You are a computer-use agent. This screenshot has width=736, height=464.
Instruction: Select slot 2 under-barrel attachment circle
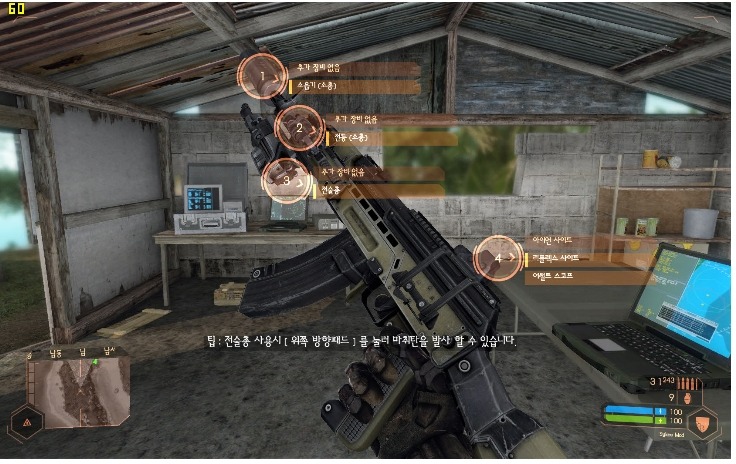(x=297, y=127)
